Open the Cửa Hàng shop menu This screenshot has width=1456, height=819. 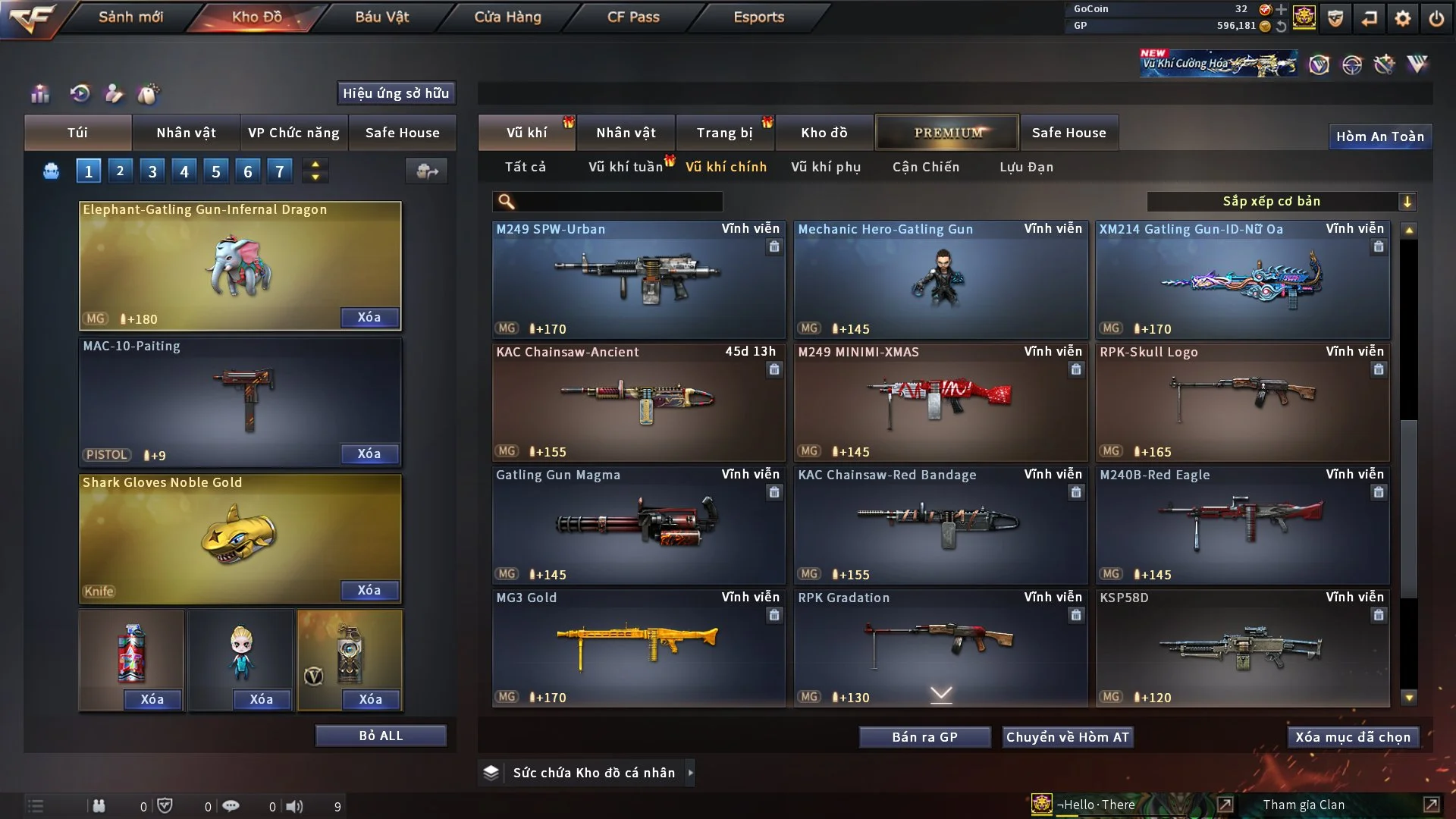coord(507,17)
